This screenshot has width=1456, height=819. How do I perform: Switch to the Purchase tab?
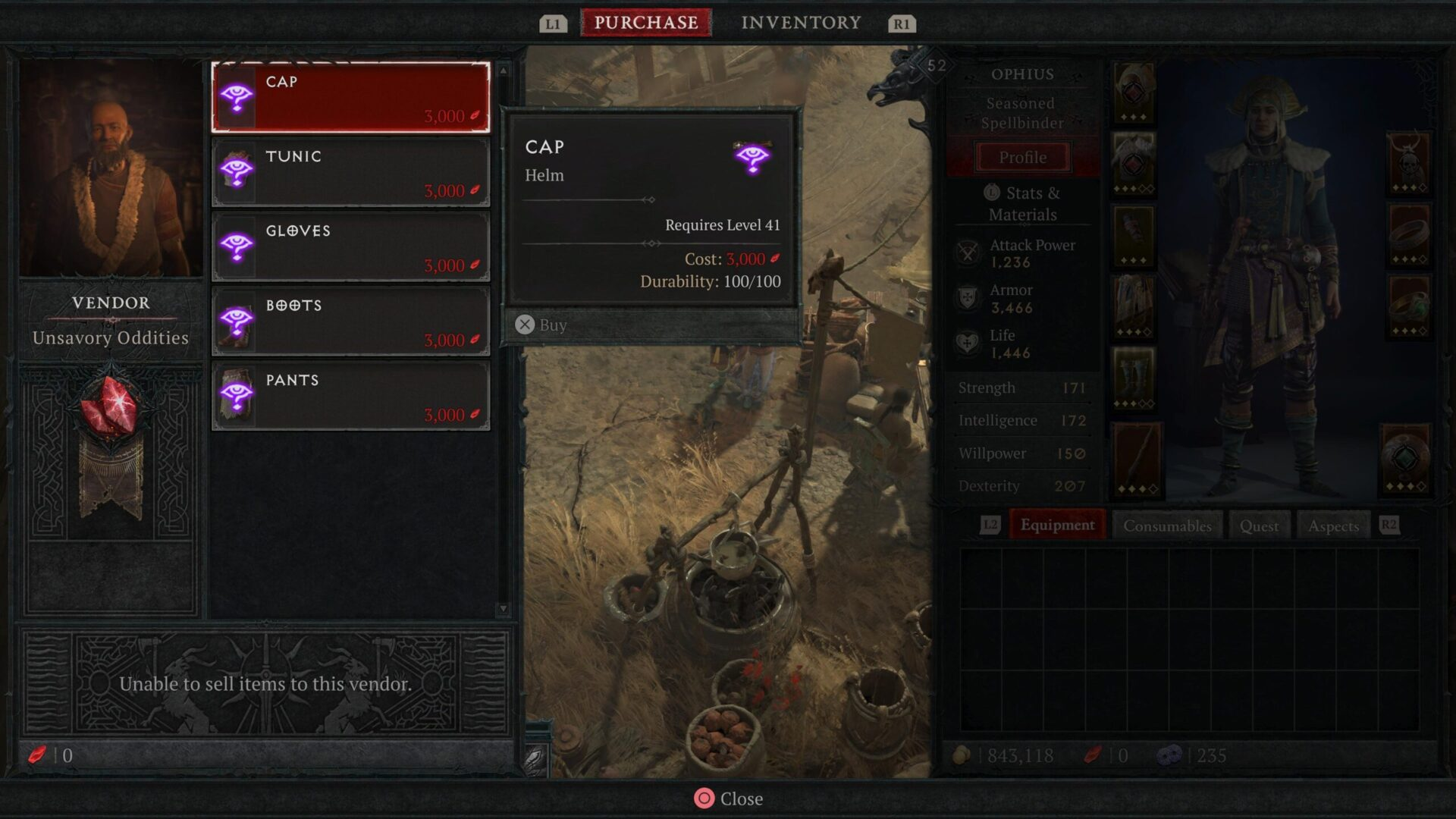tap(645, 23)
